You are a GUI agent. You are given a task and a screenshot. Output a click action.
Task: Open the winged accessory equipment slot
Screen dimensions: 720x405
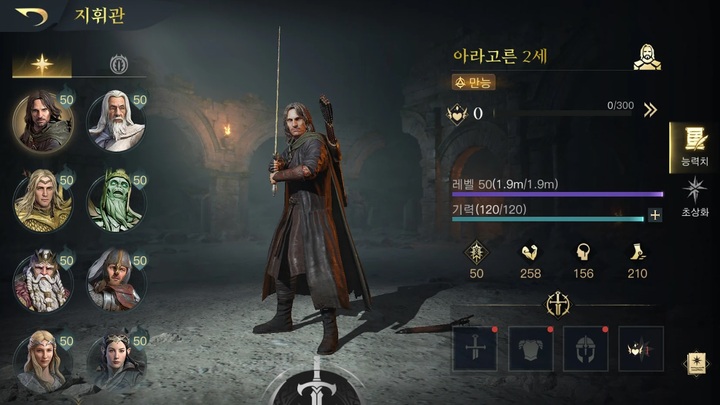[x=641, y=349]
